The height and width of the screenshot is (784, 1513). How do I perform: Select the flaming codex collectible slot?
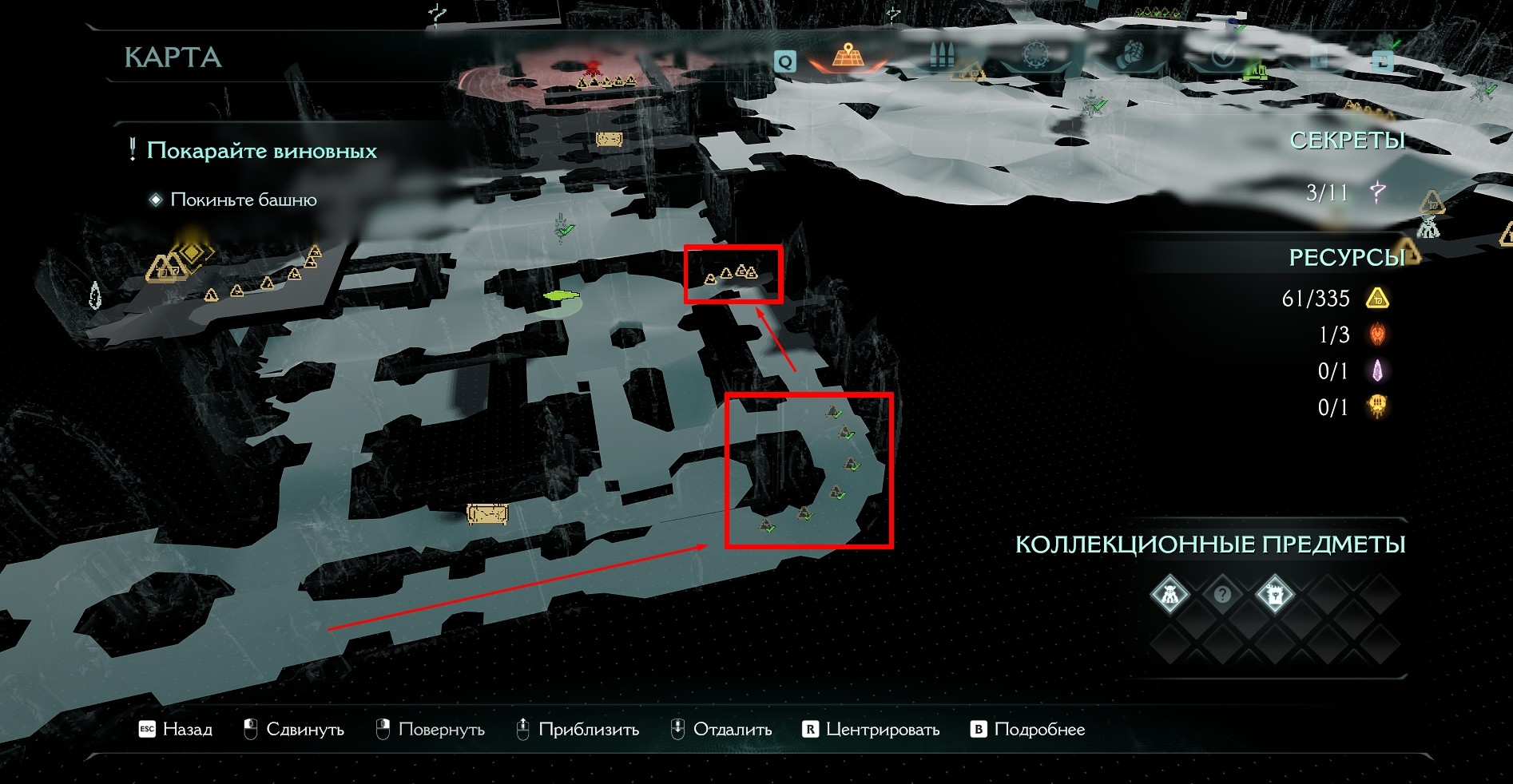[x=1274, y=594]
